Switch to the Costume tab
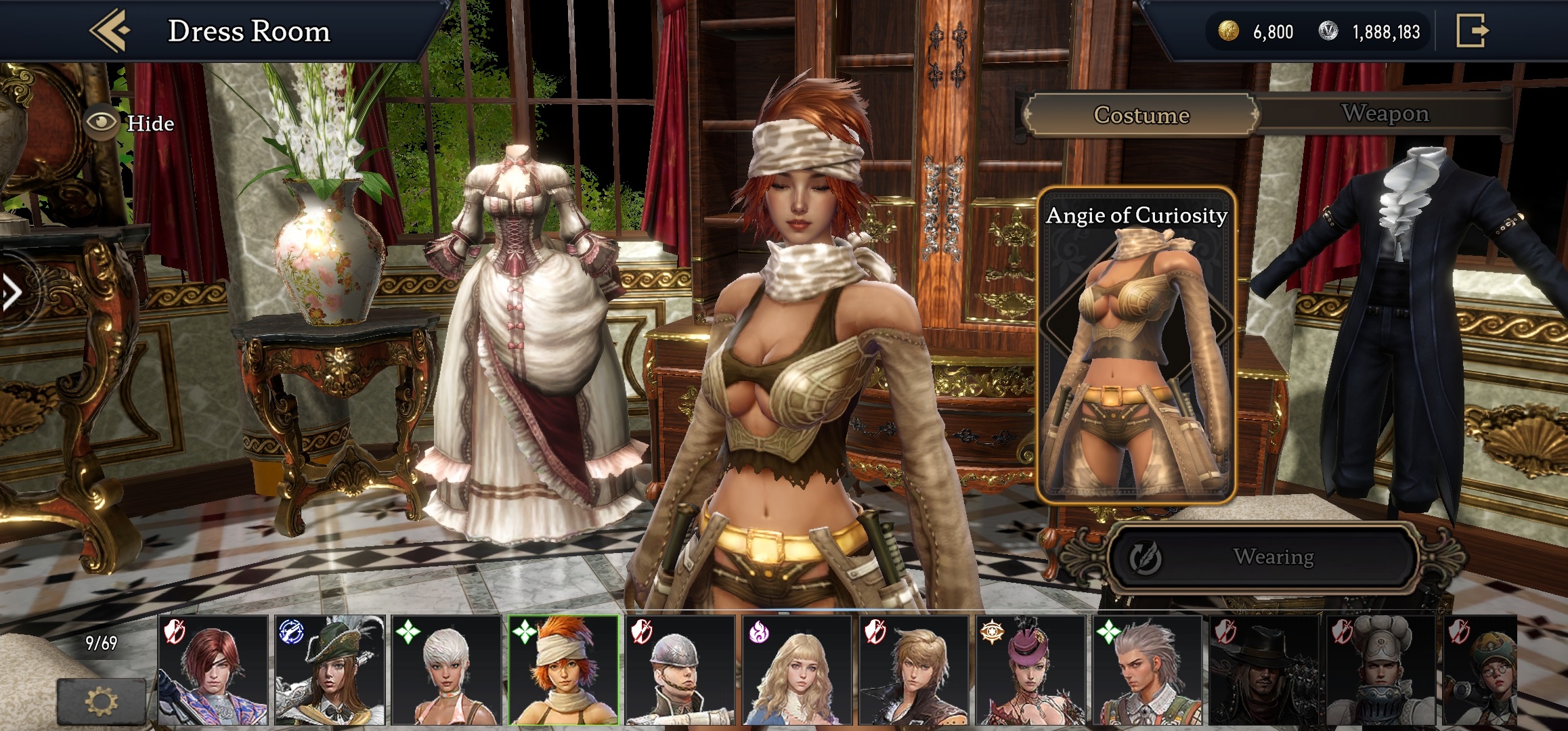1568x731 pixels. pos(1141,115)
